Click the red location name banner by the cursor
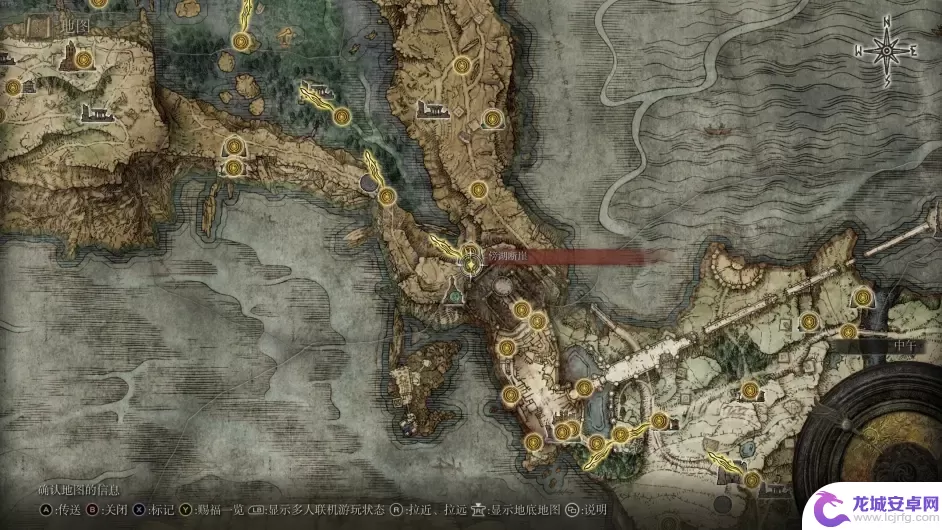The image size is (942, 530). (x=560, y=257)
